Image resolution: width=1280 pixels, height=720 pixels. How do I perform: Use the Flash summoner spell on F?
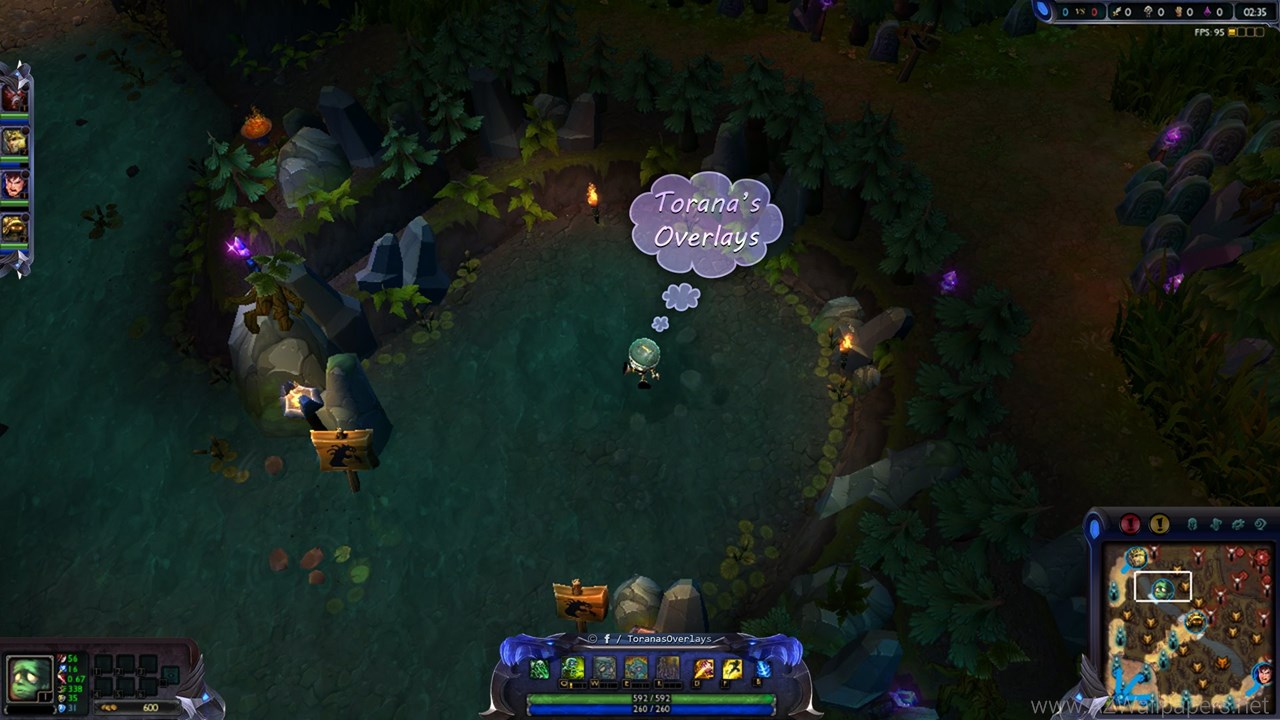point(732,669)
